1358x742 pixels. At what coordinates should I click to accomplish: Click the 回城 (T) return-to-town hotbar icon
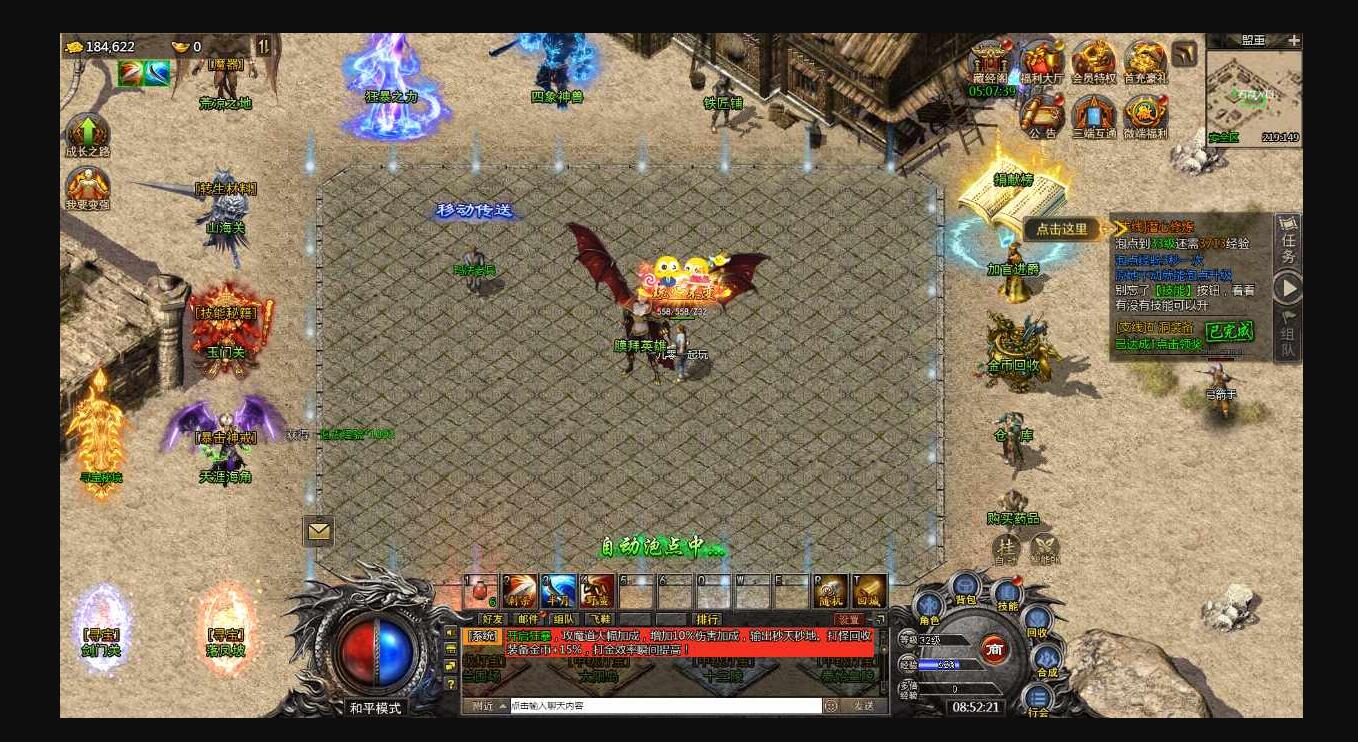[x=865, y=590]
